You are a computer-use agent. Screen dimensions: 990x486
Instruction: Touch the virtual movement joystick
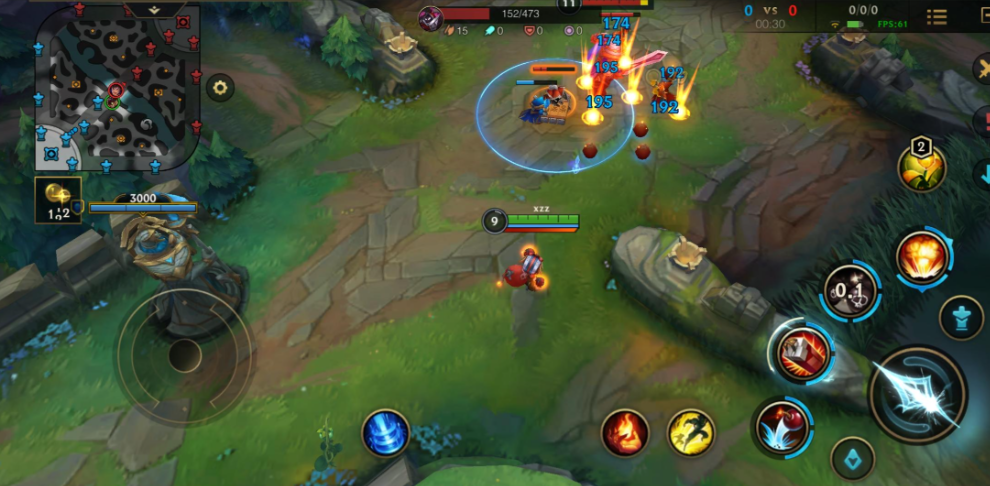pyautogui.click(x=184, y=355)
